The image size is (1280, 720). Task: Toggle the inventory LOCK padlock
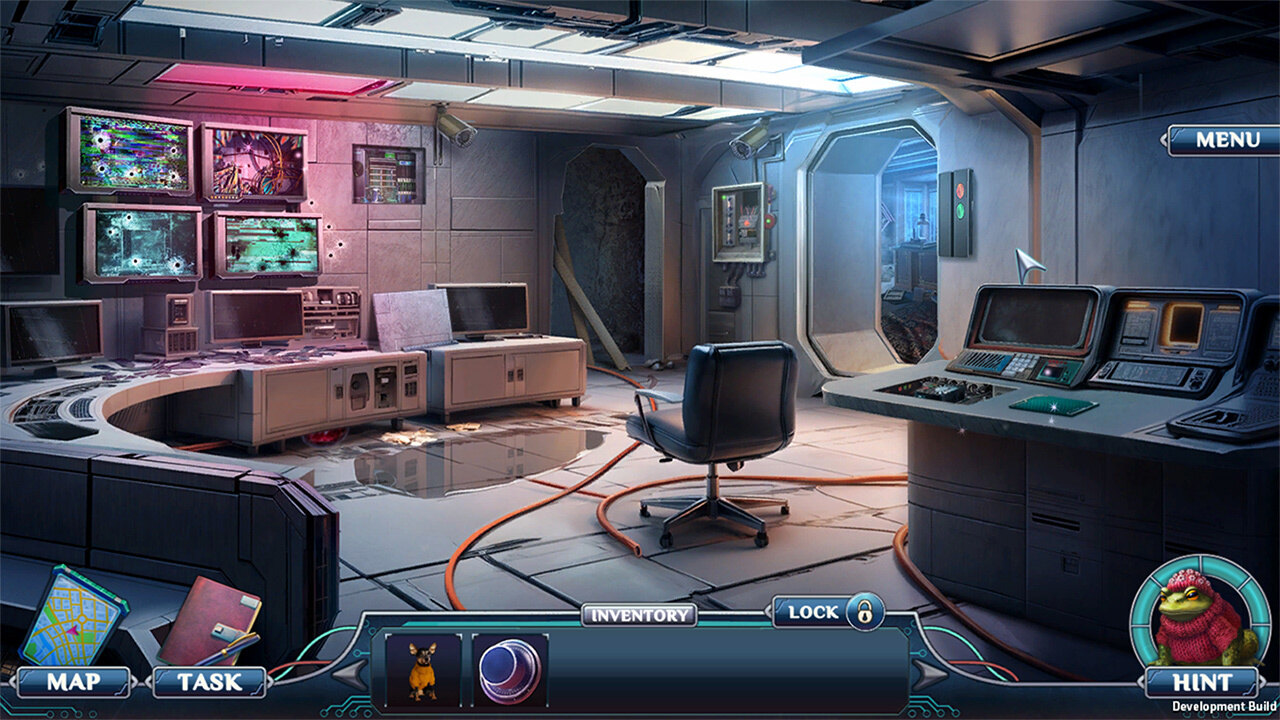point(864,611)
